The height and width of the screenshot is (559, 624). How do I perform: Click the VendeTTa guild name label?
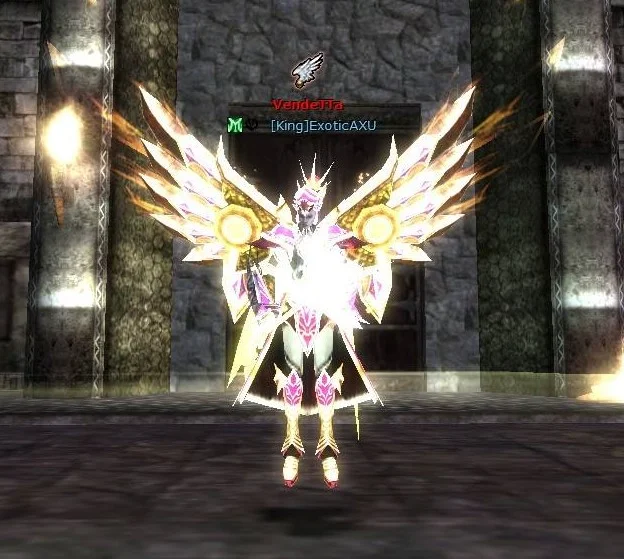click(307, 105)
